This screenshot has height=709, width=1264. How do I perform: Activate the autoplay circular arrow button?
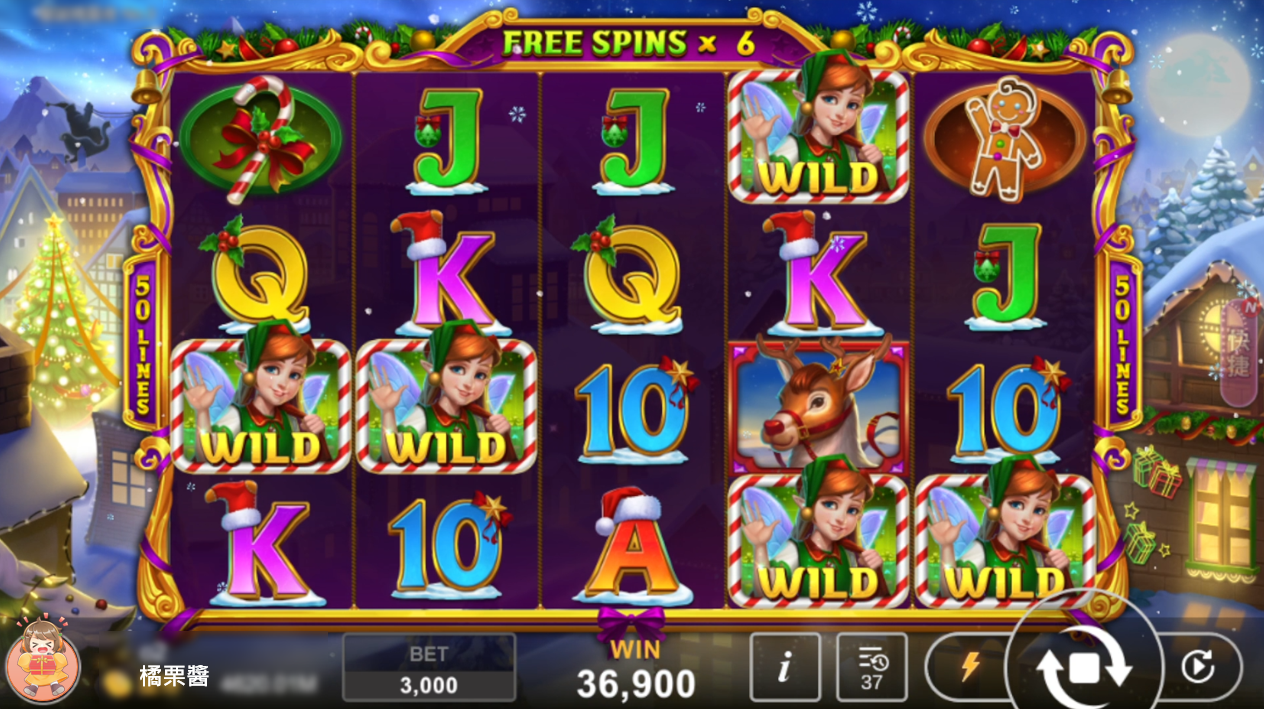pyautogui.click(x=1197, y=667)
